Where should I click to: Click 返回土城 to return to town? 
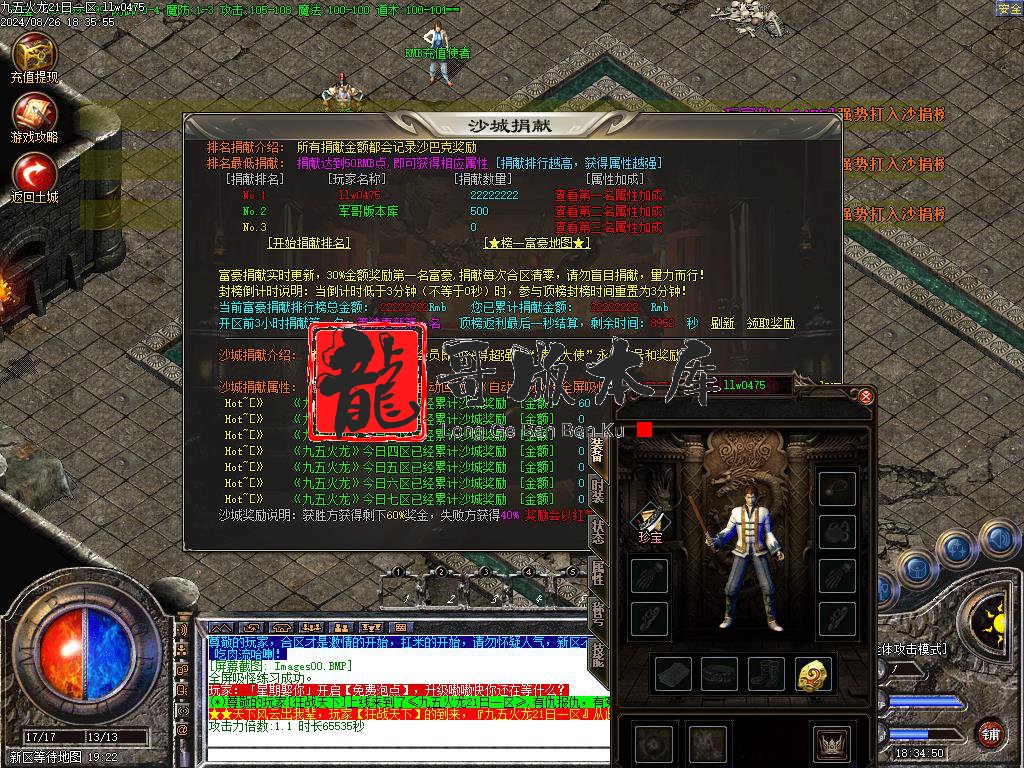point(34,177)
